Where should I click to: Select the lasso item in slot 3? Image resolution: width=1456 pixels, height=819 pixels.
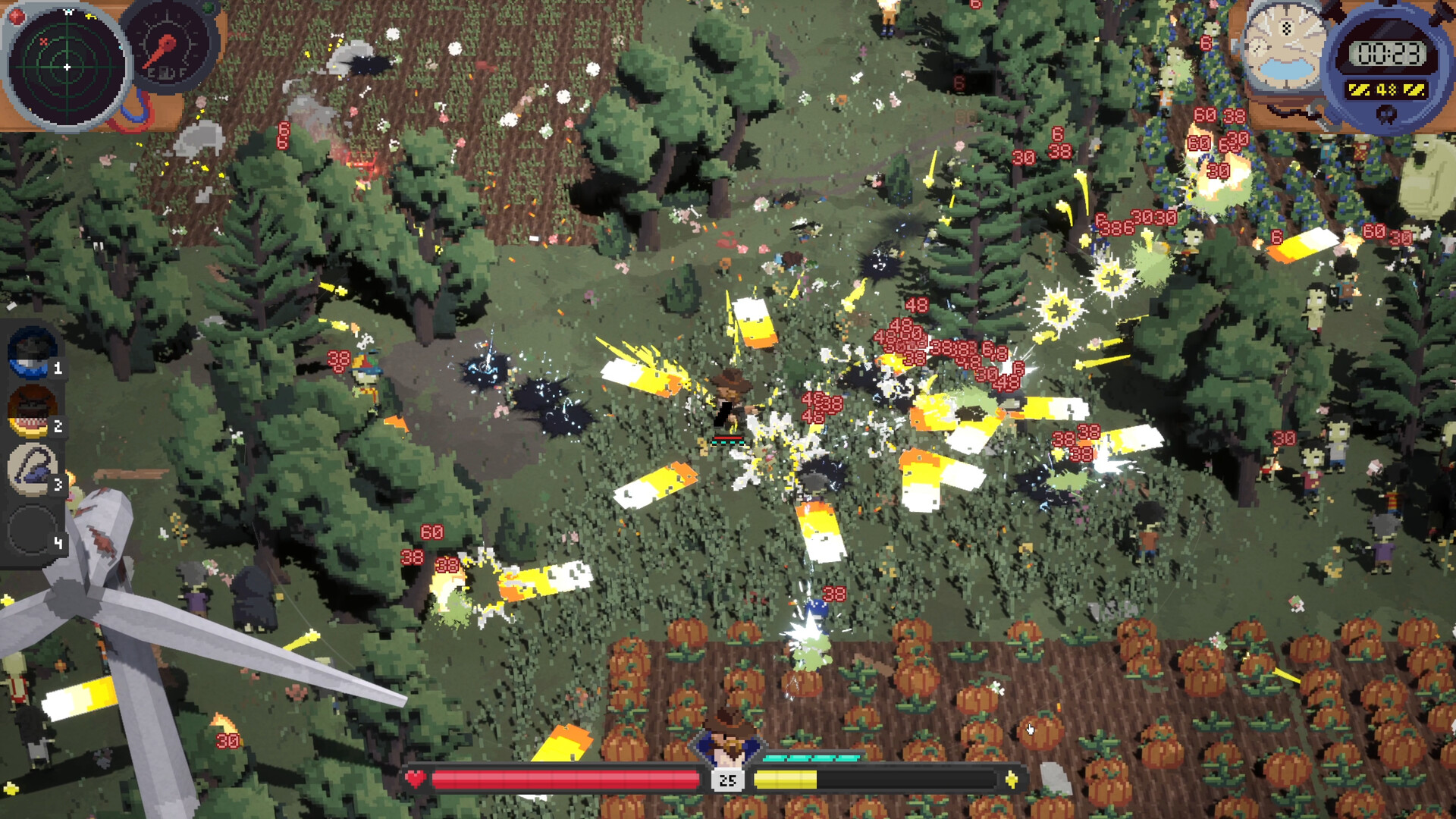coord(32,468)
